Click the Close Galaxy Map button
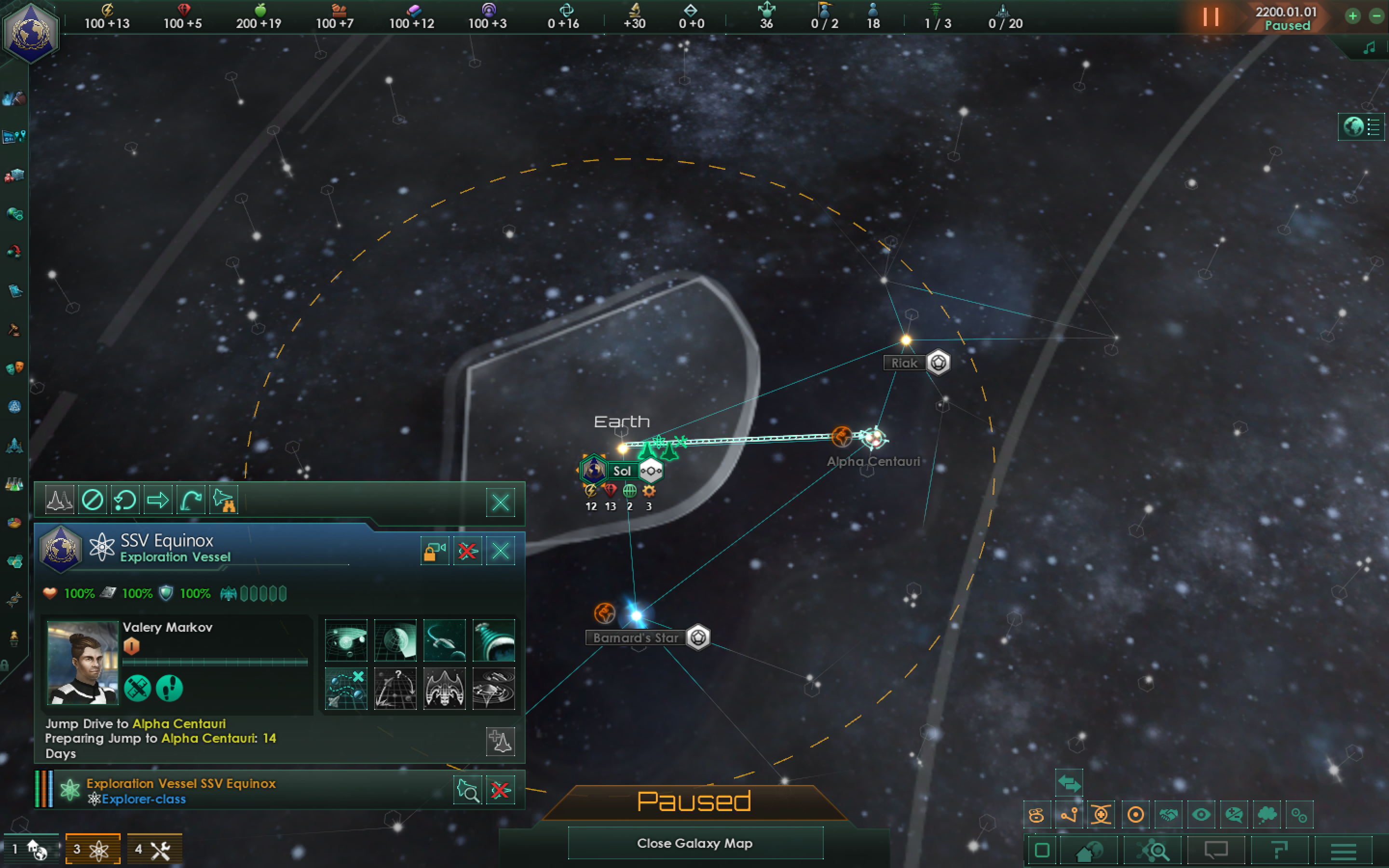 coord(695,843)
